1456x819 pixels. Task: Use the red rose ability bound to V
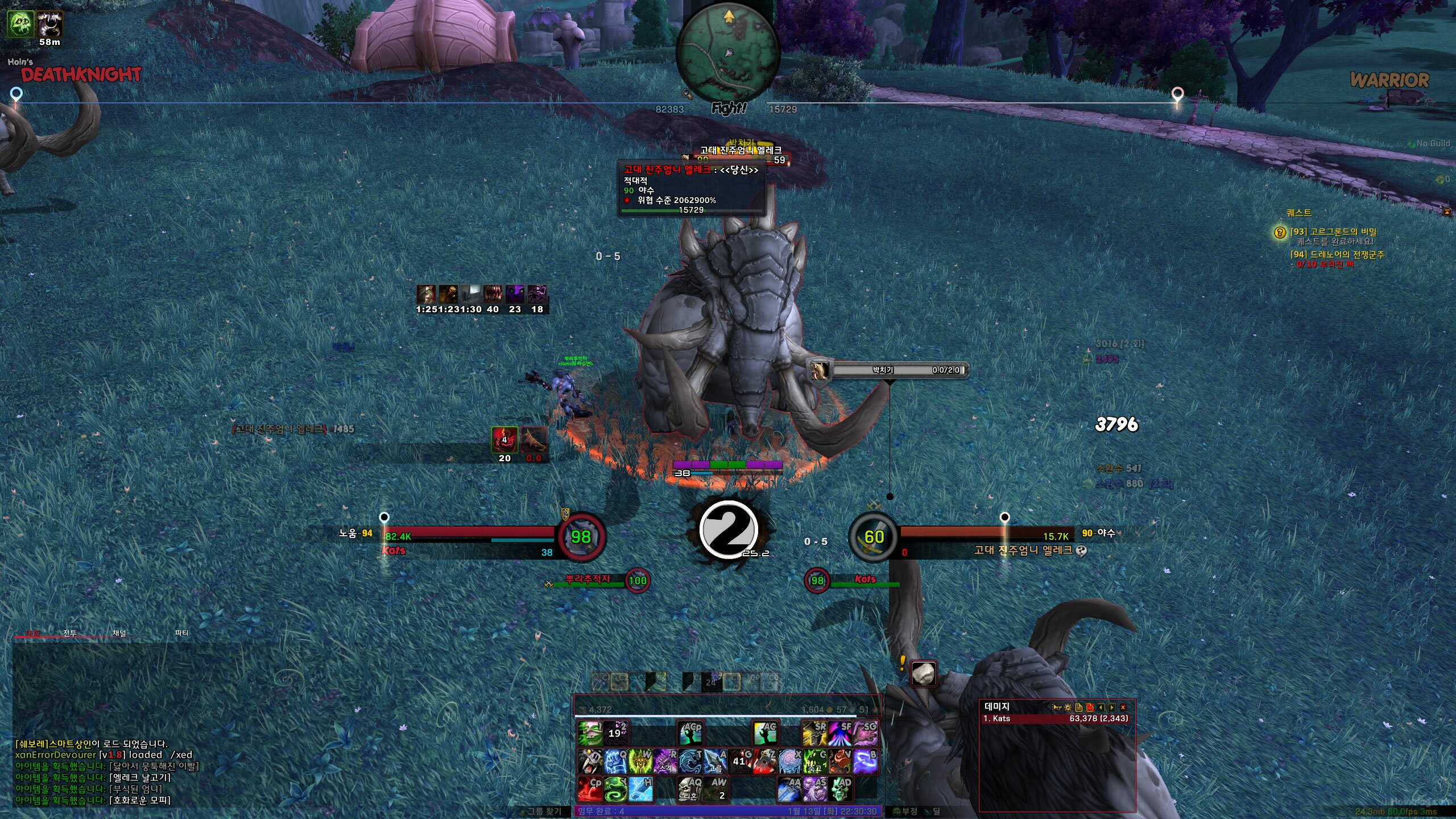pyautogui.click(x=840, y=761)
